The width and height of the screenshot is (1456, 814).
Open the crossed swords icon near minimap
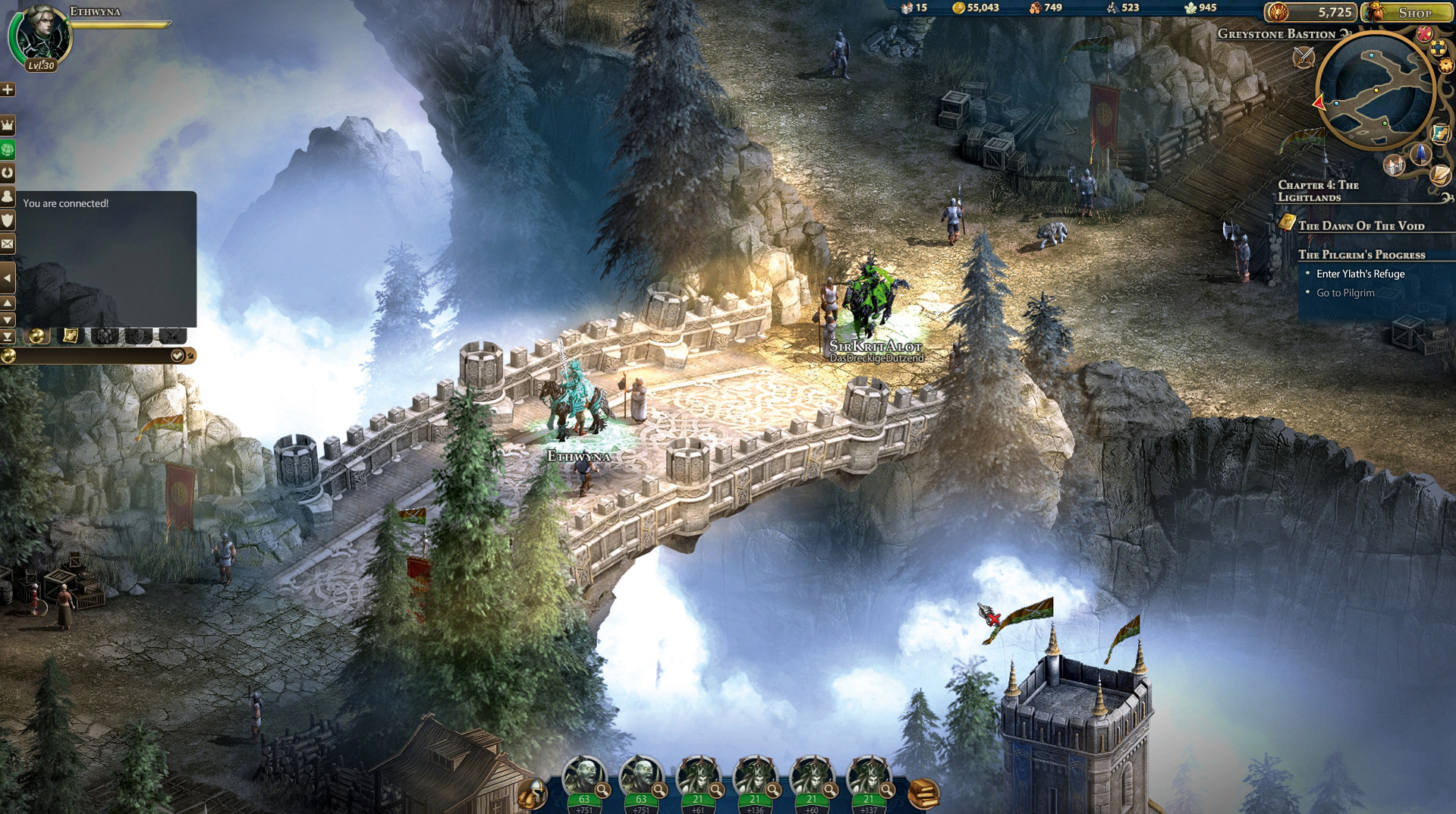pos(1303,56)
